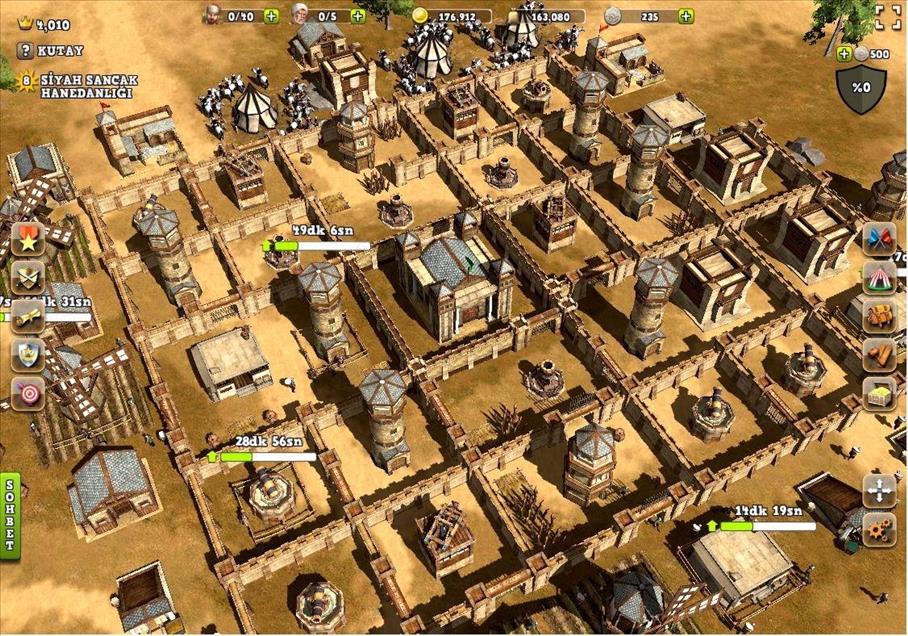Open the wooden planks icon
908x636 pixels.
[x=879, y=354]
